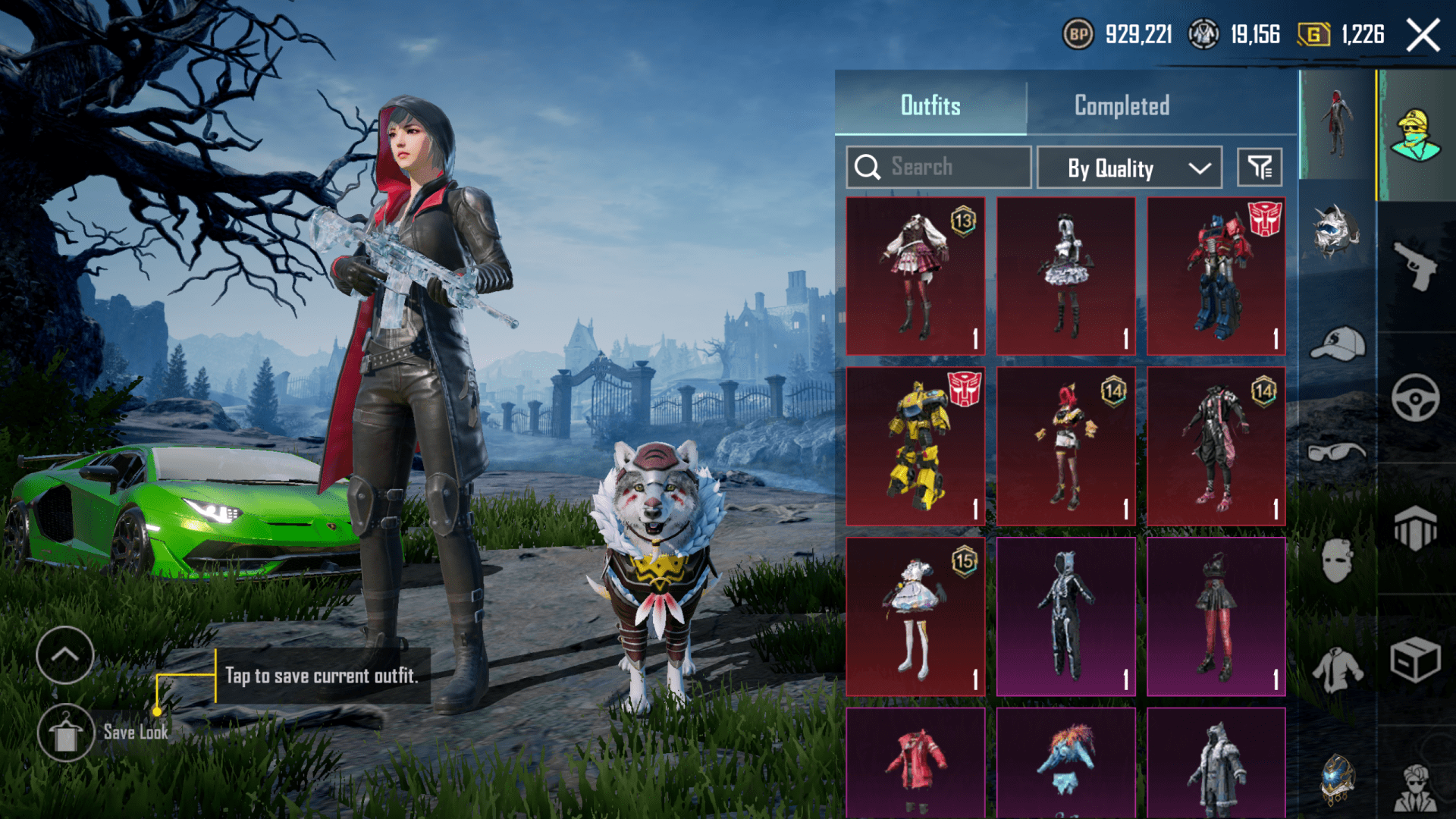Select the white dress level 15 outfit

pos(915,617)
